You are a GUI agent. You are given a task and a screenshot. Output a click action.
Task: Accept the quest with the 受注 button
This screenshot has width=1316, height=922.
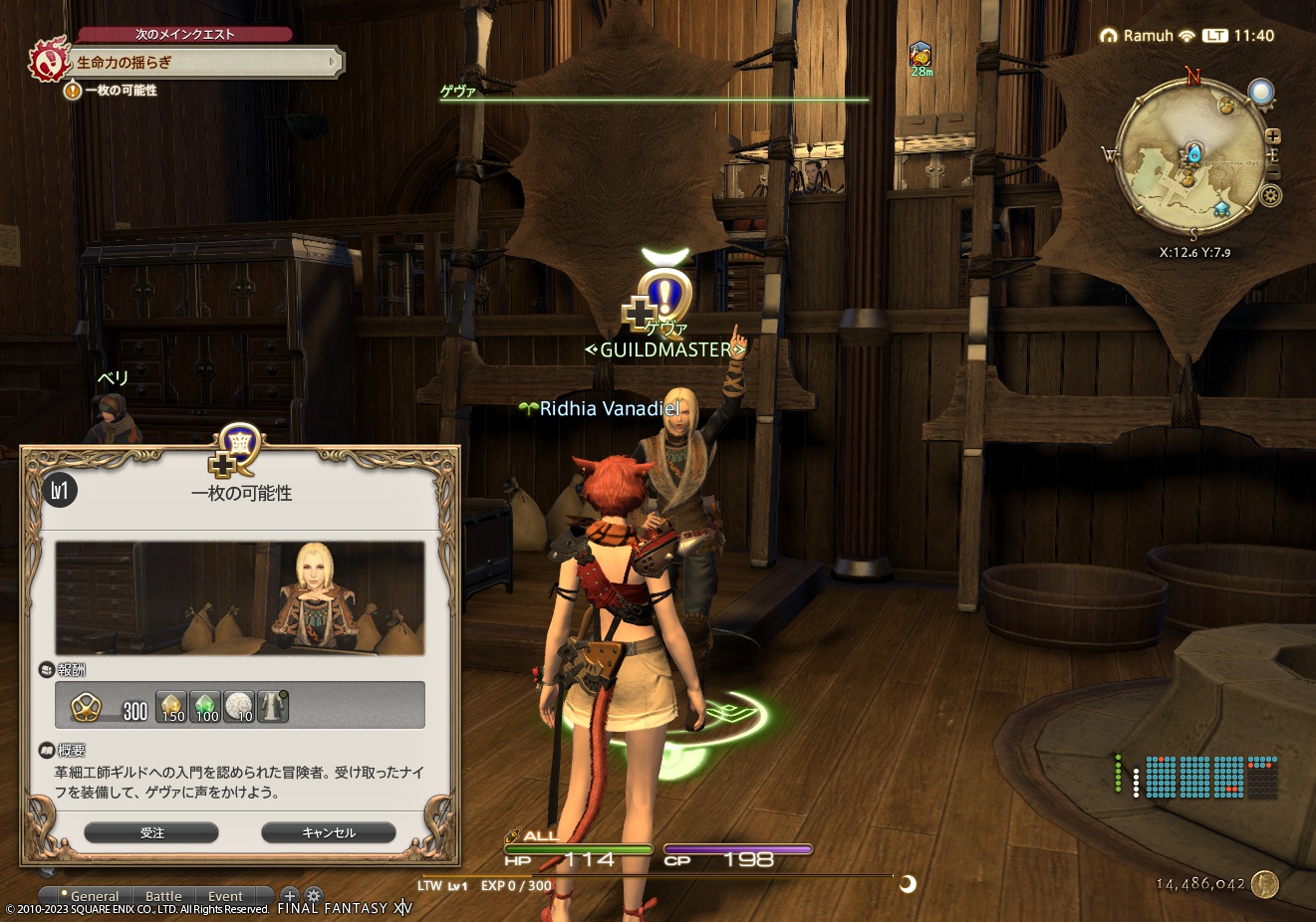tap(151, 832)
